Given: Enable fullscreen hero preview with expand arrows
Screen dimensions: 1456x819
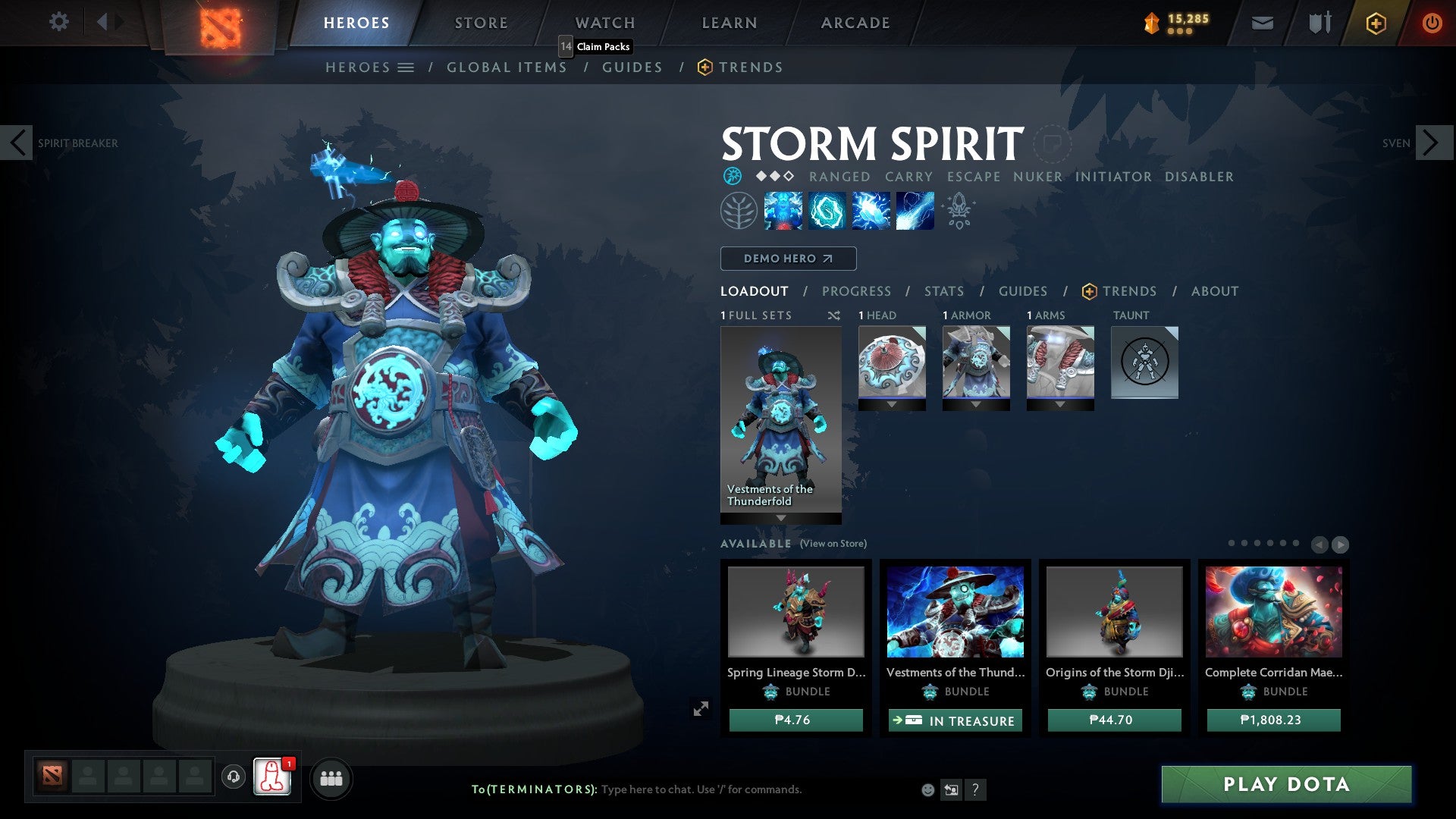Looking at the screenshot, I should pos(701,708).
